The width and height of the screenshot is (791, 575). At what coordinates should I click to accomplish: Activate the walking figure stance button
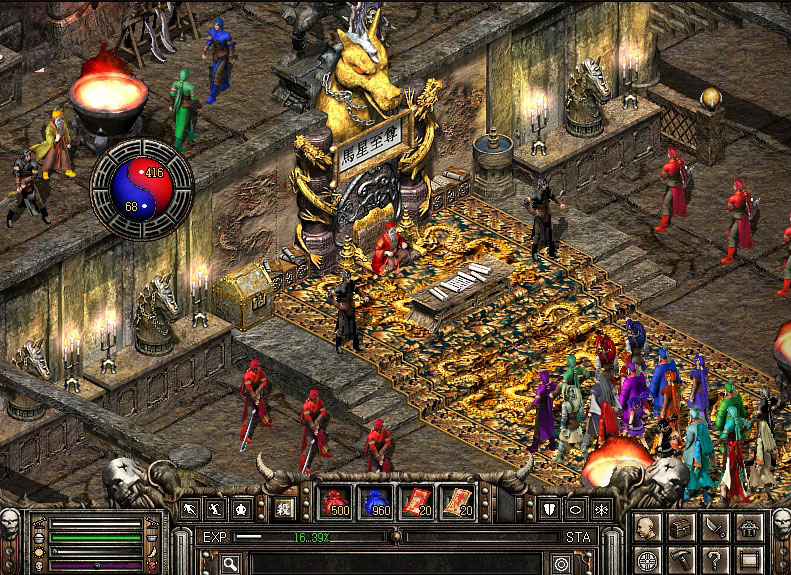pos(190,509)
